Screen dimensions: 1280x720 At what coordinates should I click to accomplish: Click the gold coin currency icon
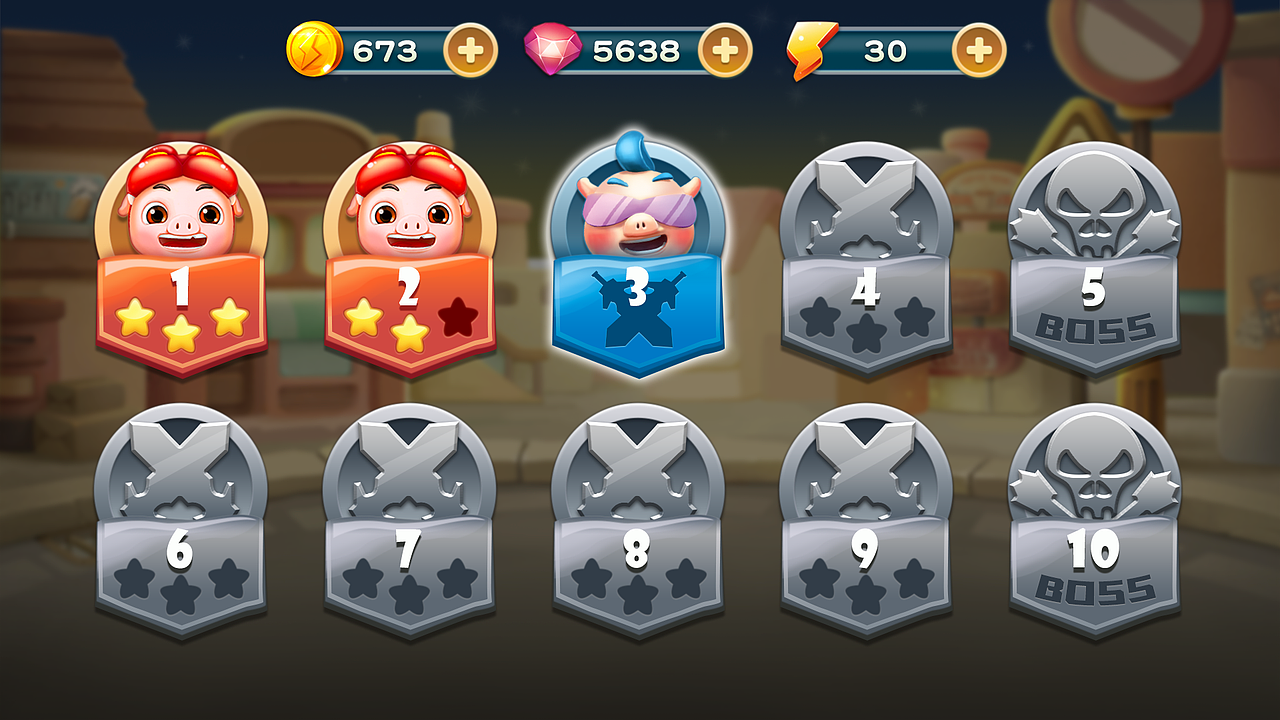click(317, 47)
